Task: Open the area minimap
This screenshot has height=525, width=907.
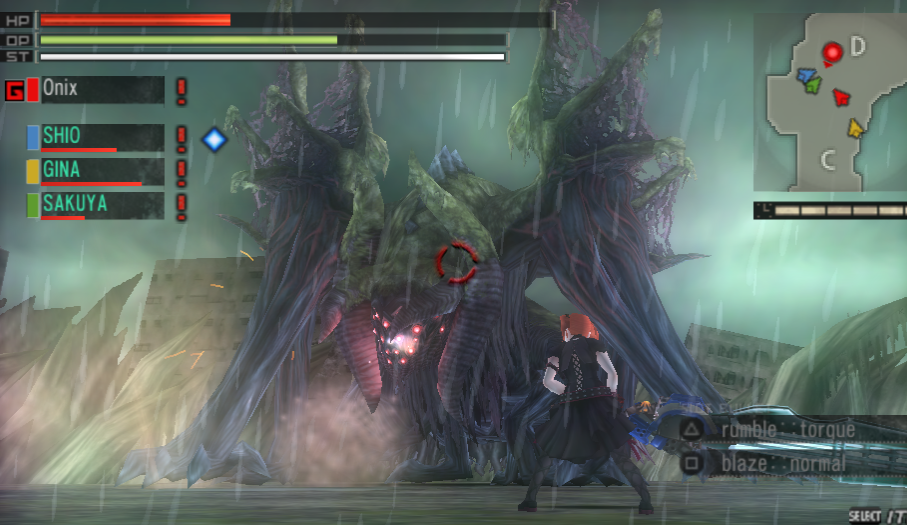Action: coord(828,102)
